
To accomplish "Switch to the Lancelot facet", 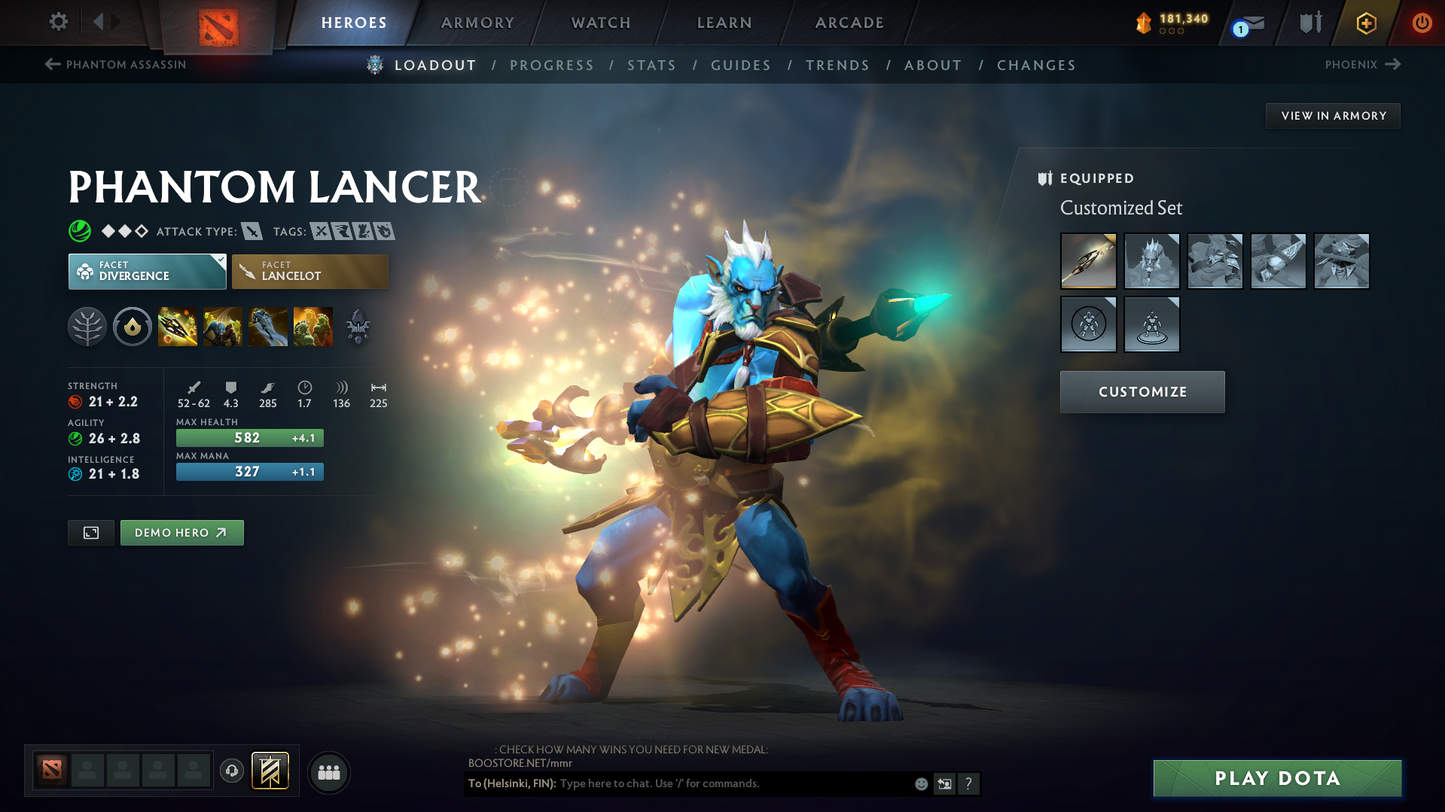I will pos(310,271).
